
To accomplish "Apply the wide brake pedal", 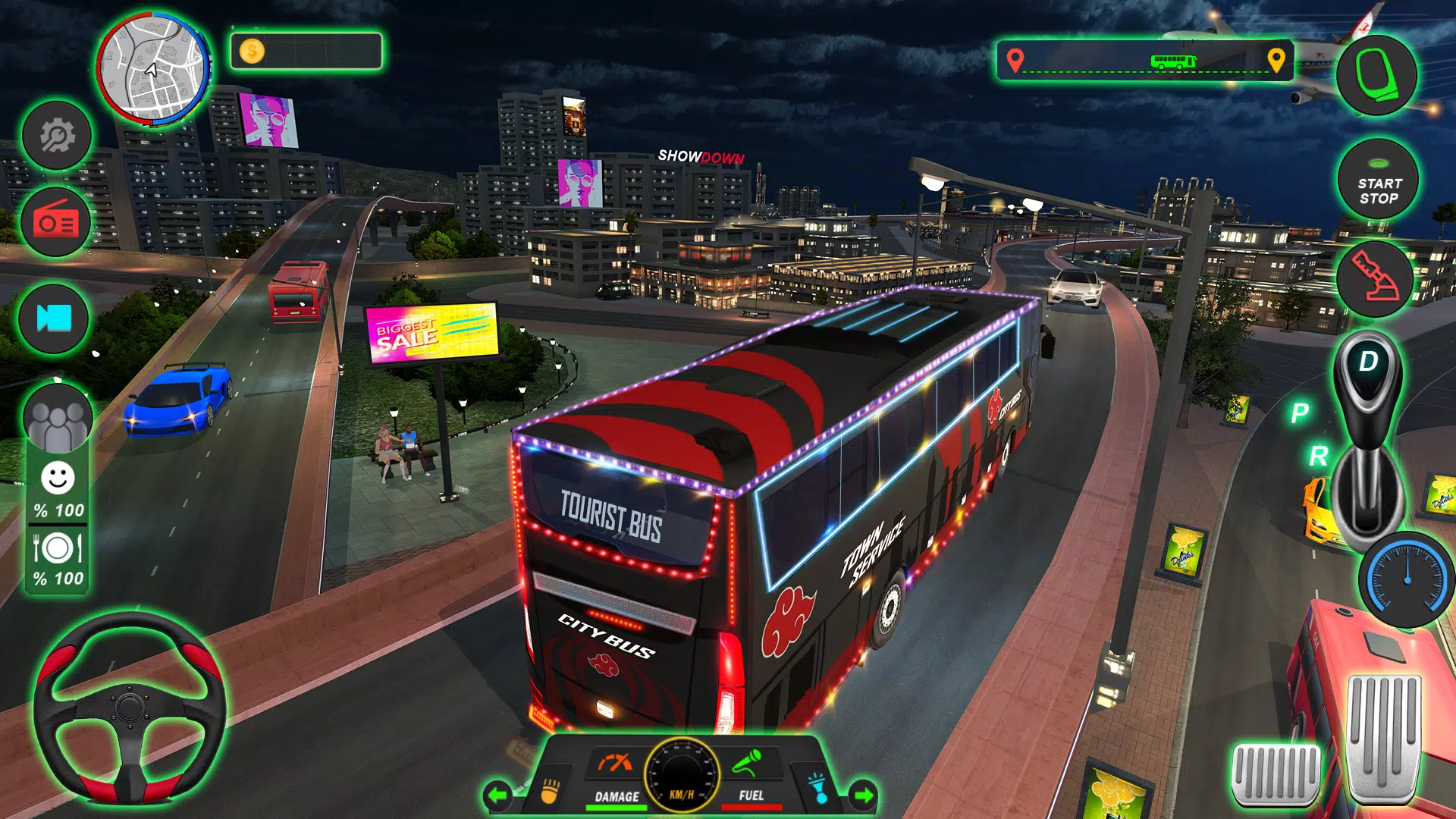I will pyautogui.click(x=1276, y=773).
